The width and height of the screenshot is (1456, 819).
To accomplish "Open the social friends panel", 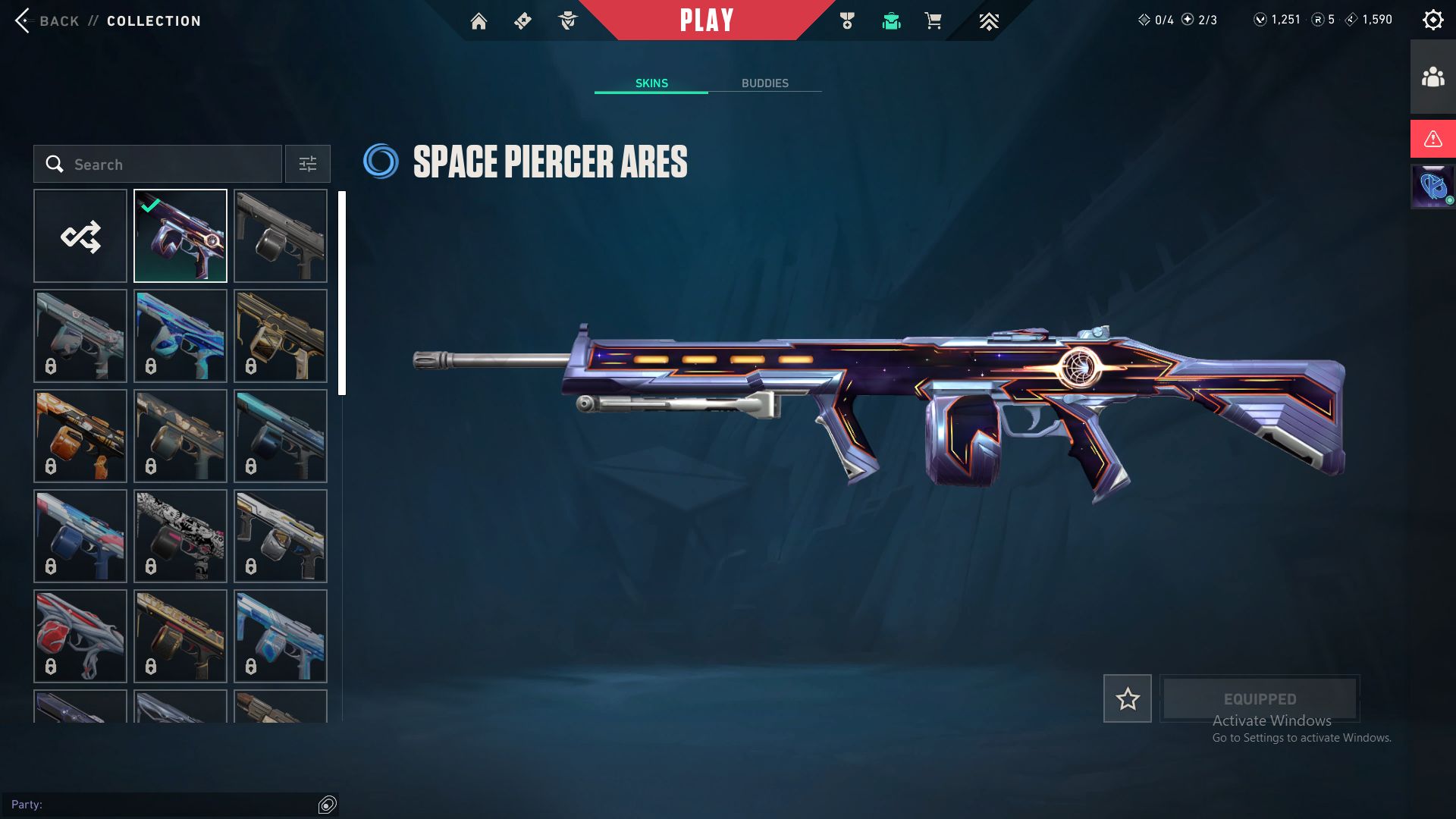I will pos(1432,77).
